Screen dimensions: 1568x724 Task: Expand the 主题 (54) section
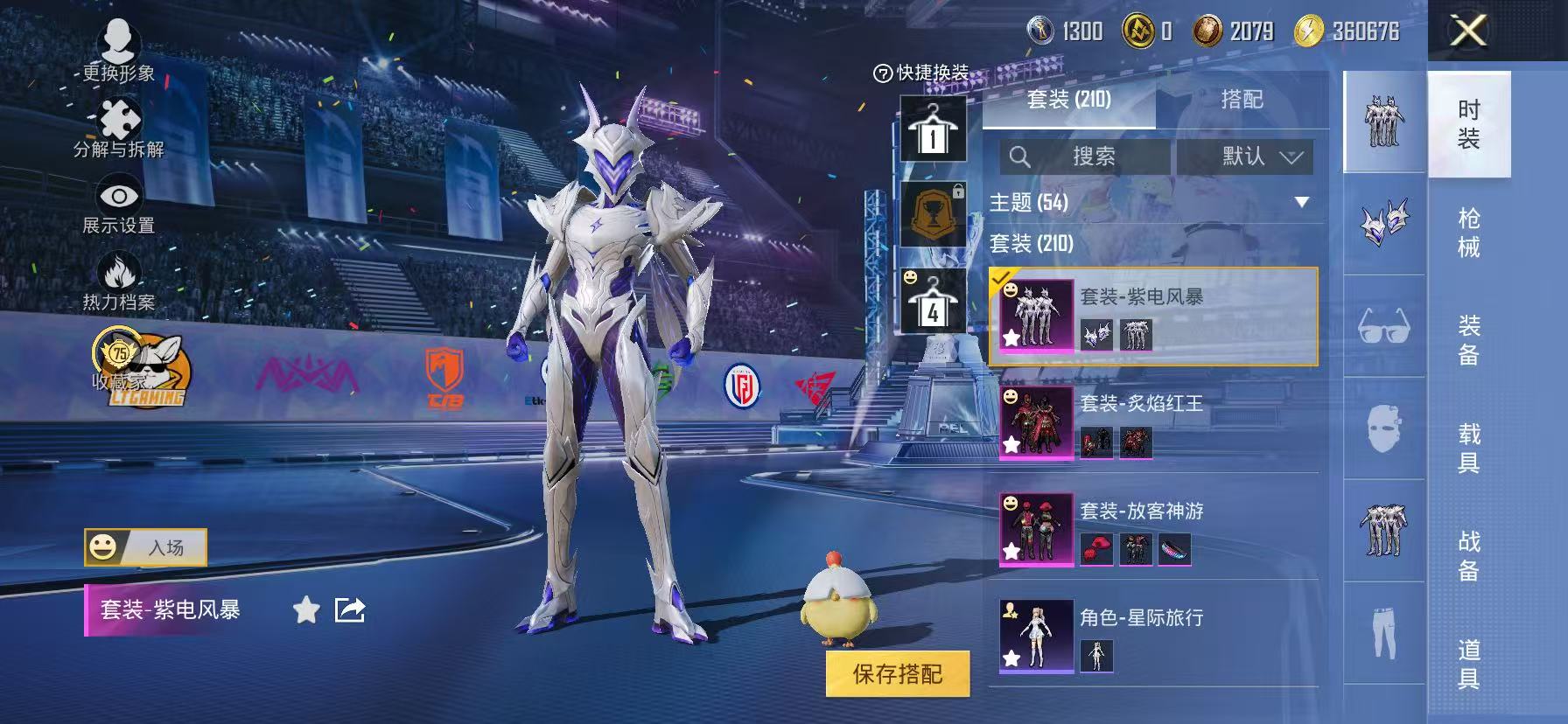coord(1301,203)
